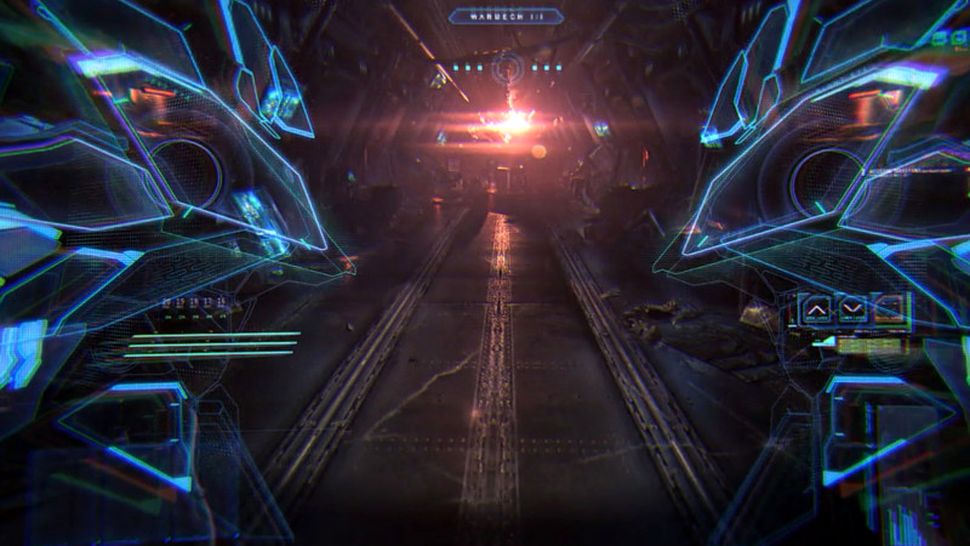Viewport: 970px width, 546px height.
Task: Select the third orange-lit HUD button
Action: point(889,310)
